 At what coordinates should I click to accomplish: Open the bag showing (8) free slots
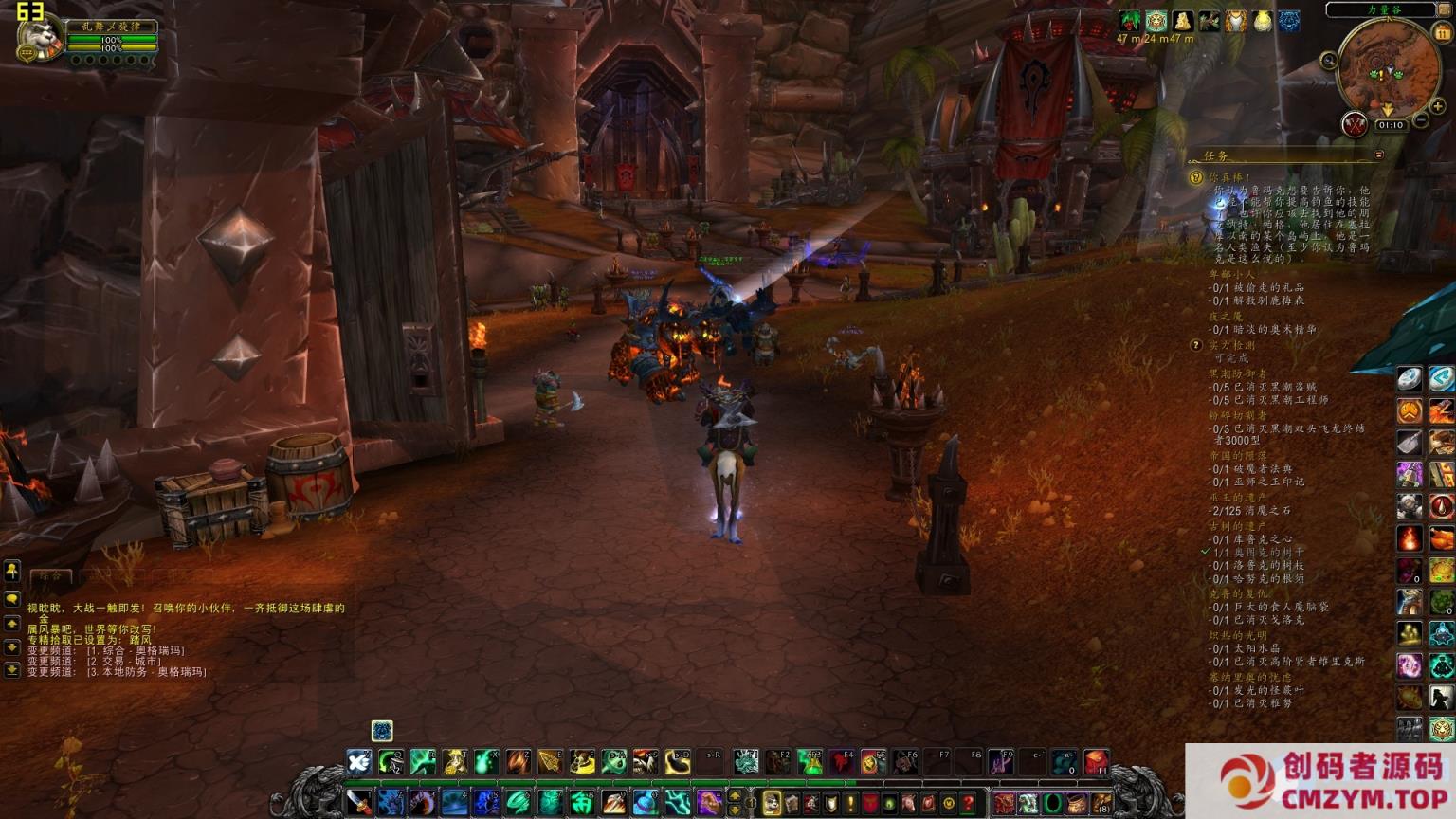(1101, 805)
